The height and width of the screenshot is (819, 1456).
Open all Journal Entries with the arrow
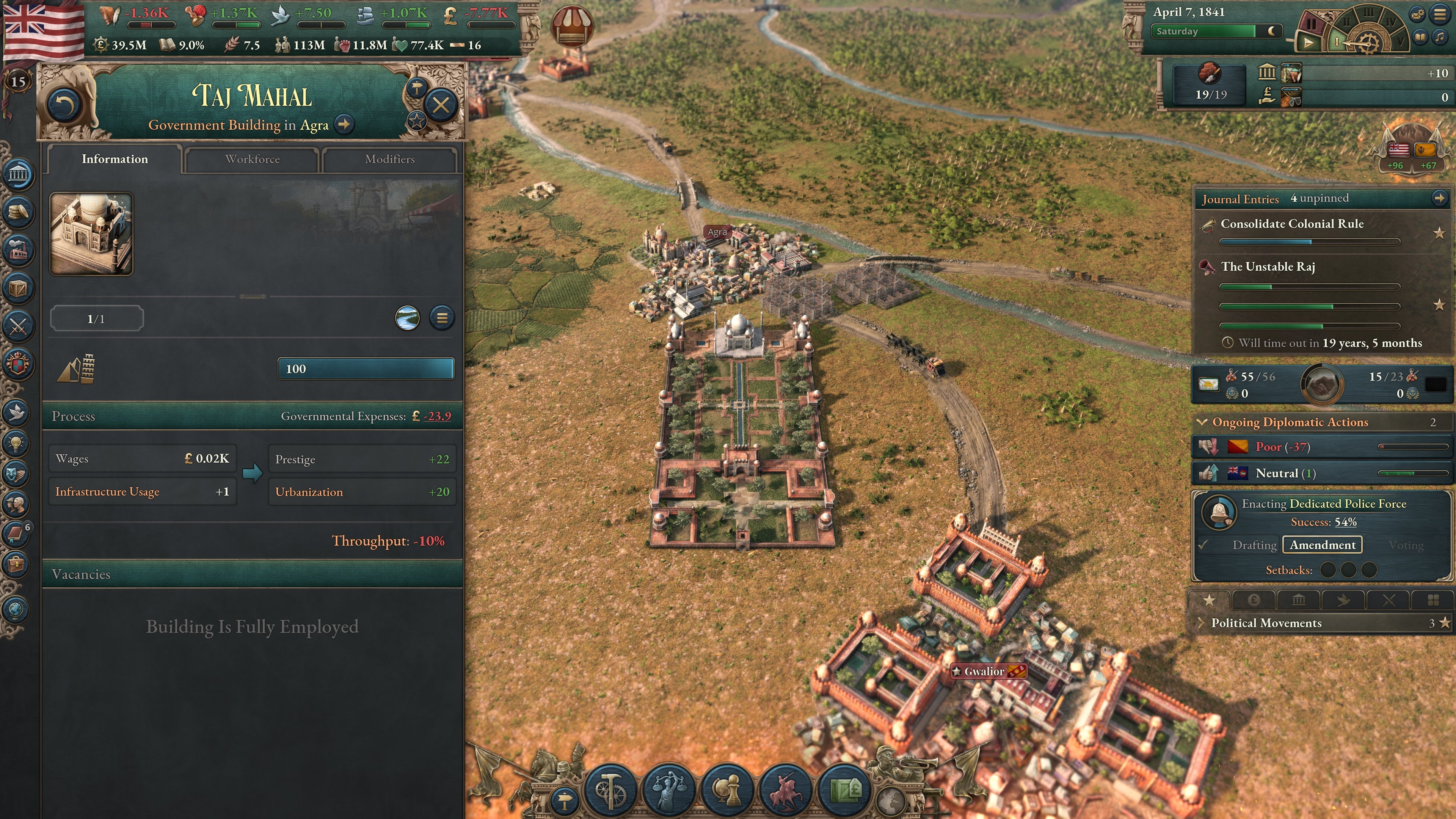tap(1440, 199)
